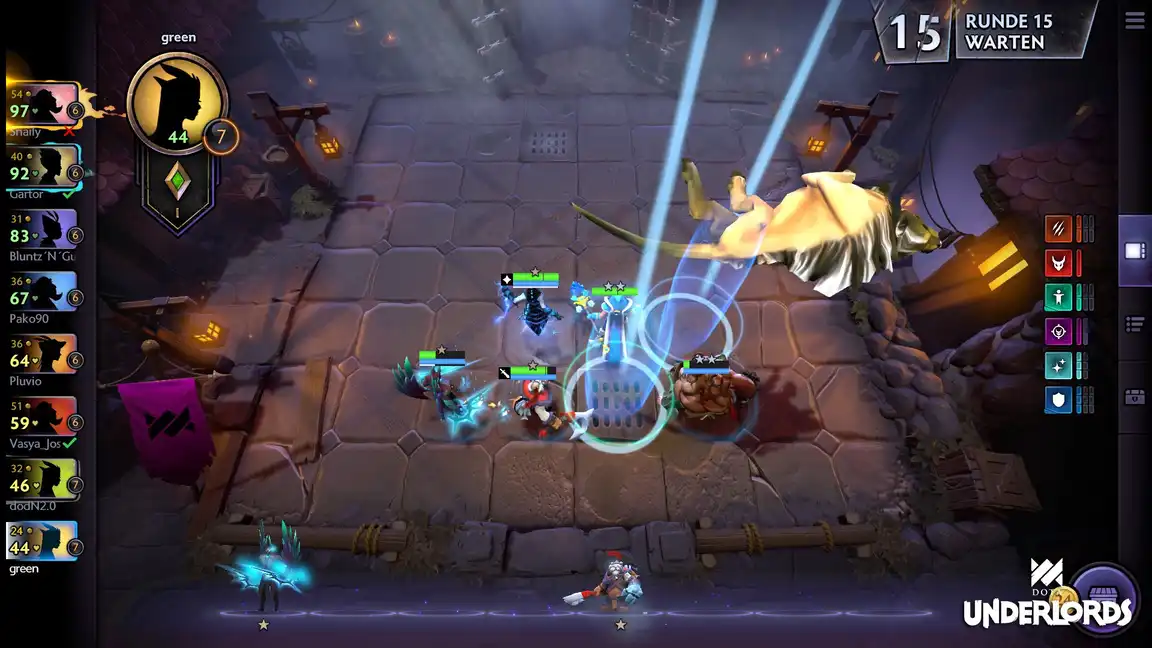
Task: Open the treasure chest side tab
Action: point(1135,397)
